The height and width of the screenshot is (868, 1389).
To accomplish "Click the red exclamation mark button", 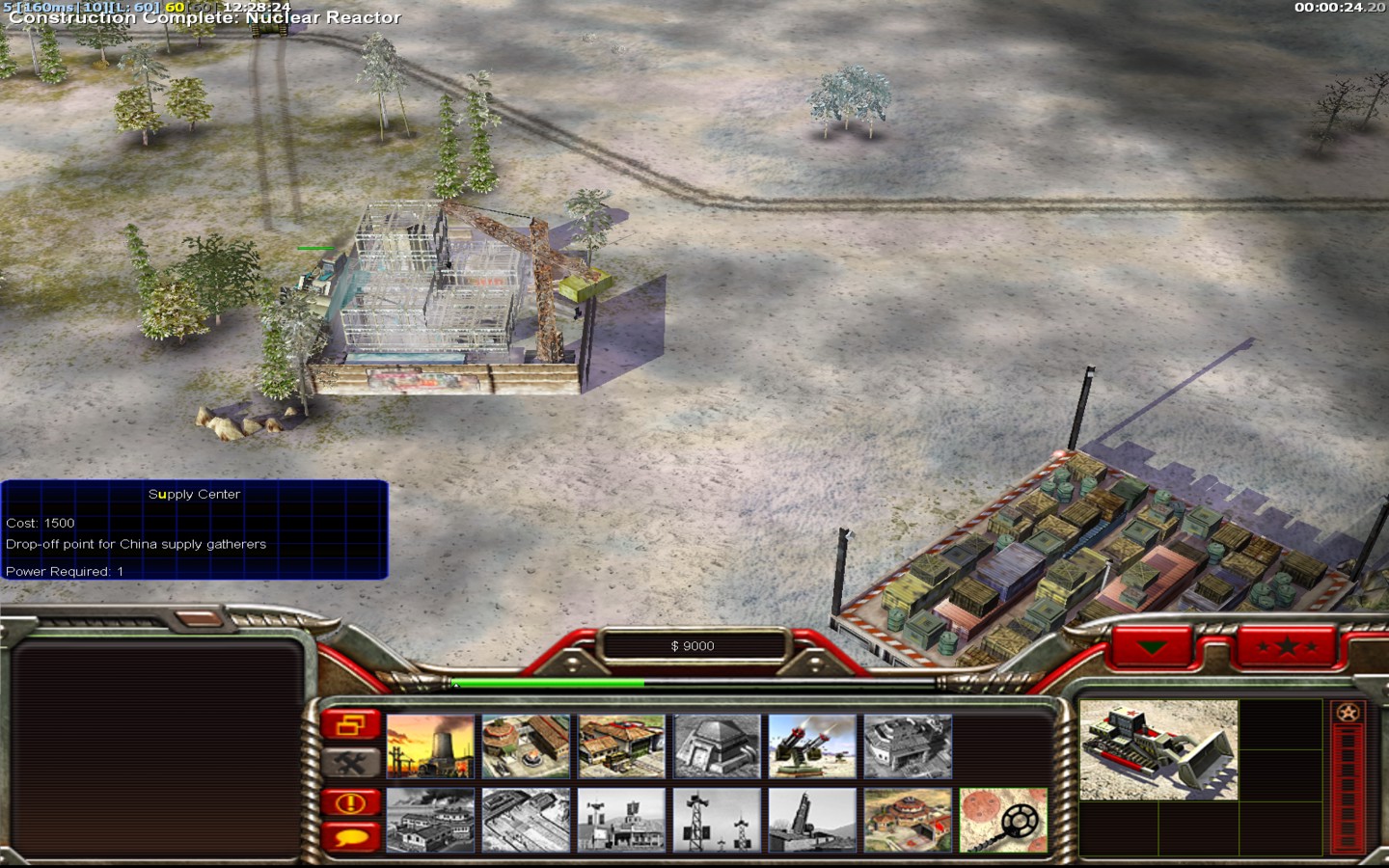I will click(x=351, y=802).
